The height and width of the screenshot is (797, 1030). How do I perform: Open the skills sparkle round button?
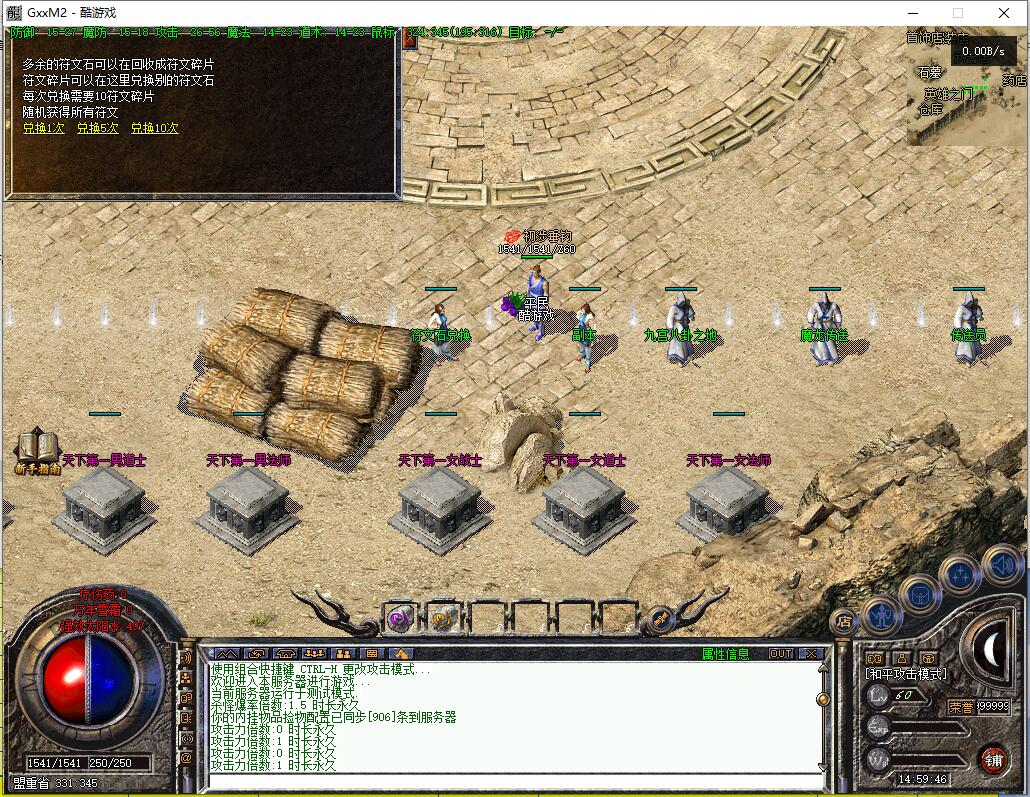(x=959, y=574)
